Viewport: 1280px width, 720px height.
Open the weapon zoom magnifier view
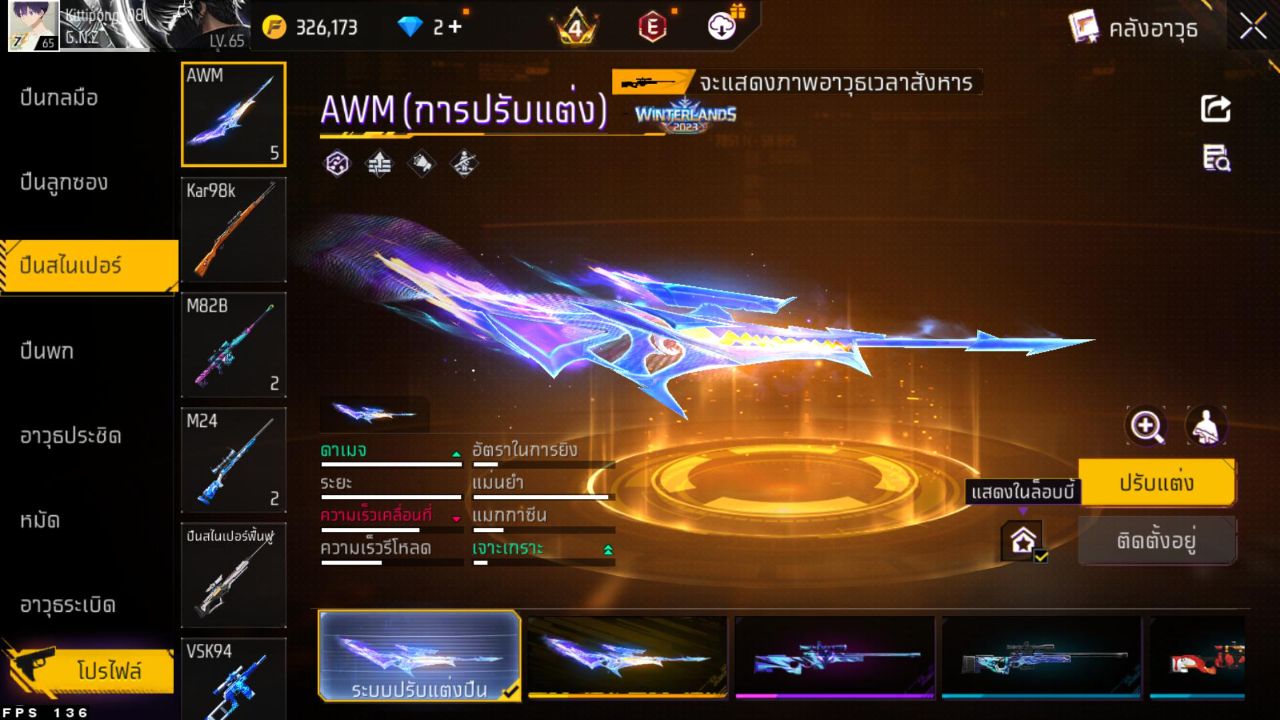(x=1146, y=426)
